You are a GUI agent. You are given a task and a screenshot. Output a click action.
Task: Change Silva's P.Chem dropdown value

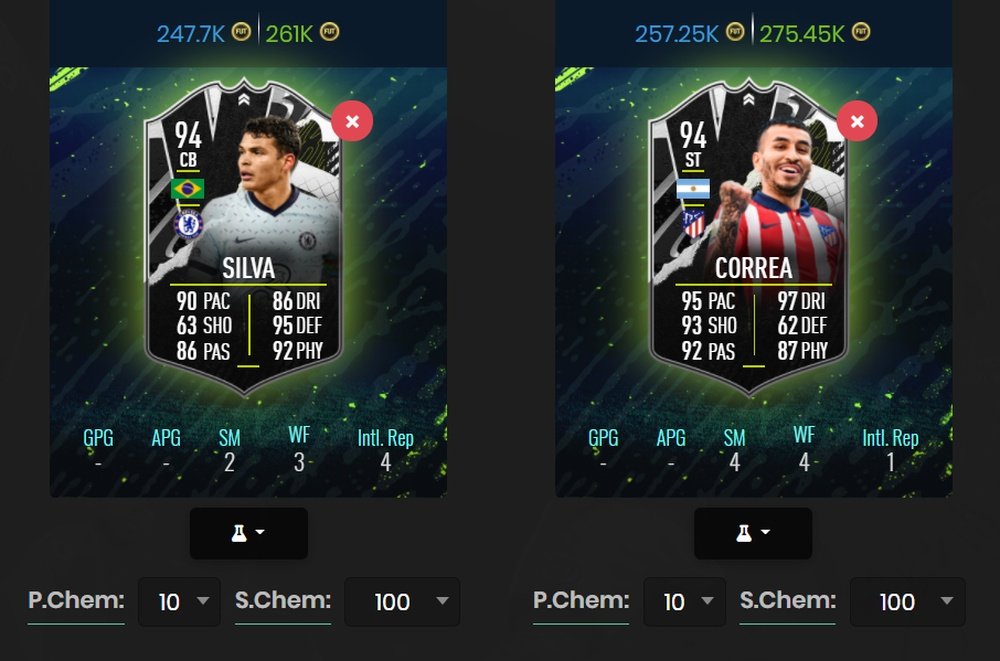click(179, 602)
